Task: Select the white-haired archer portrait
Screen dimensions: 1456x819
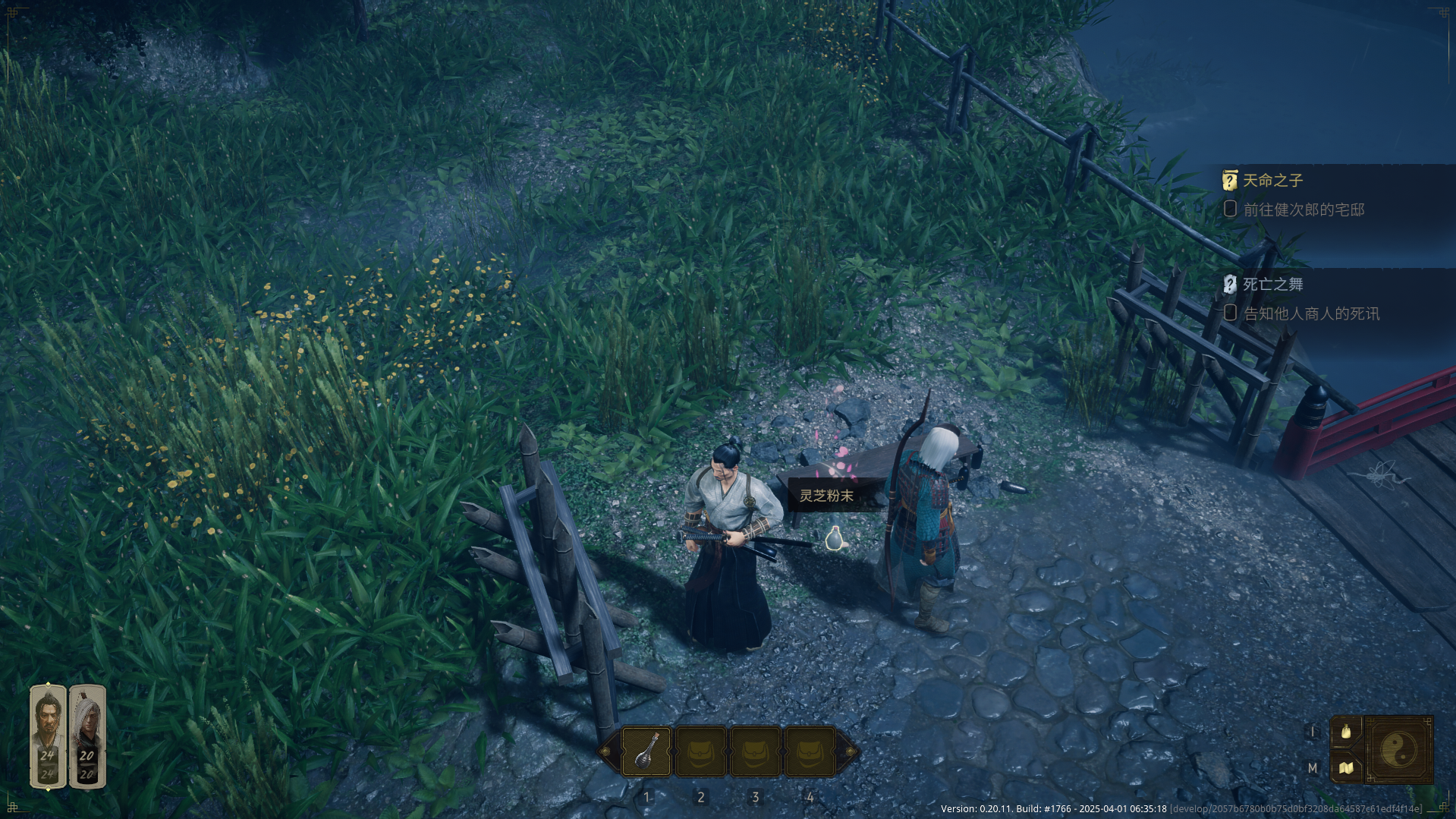Action: tap(87, 736)
